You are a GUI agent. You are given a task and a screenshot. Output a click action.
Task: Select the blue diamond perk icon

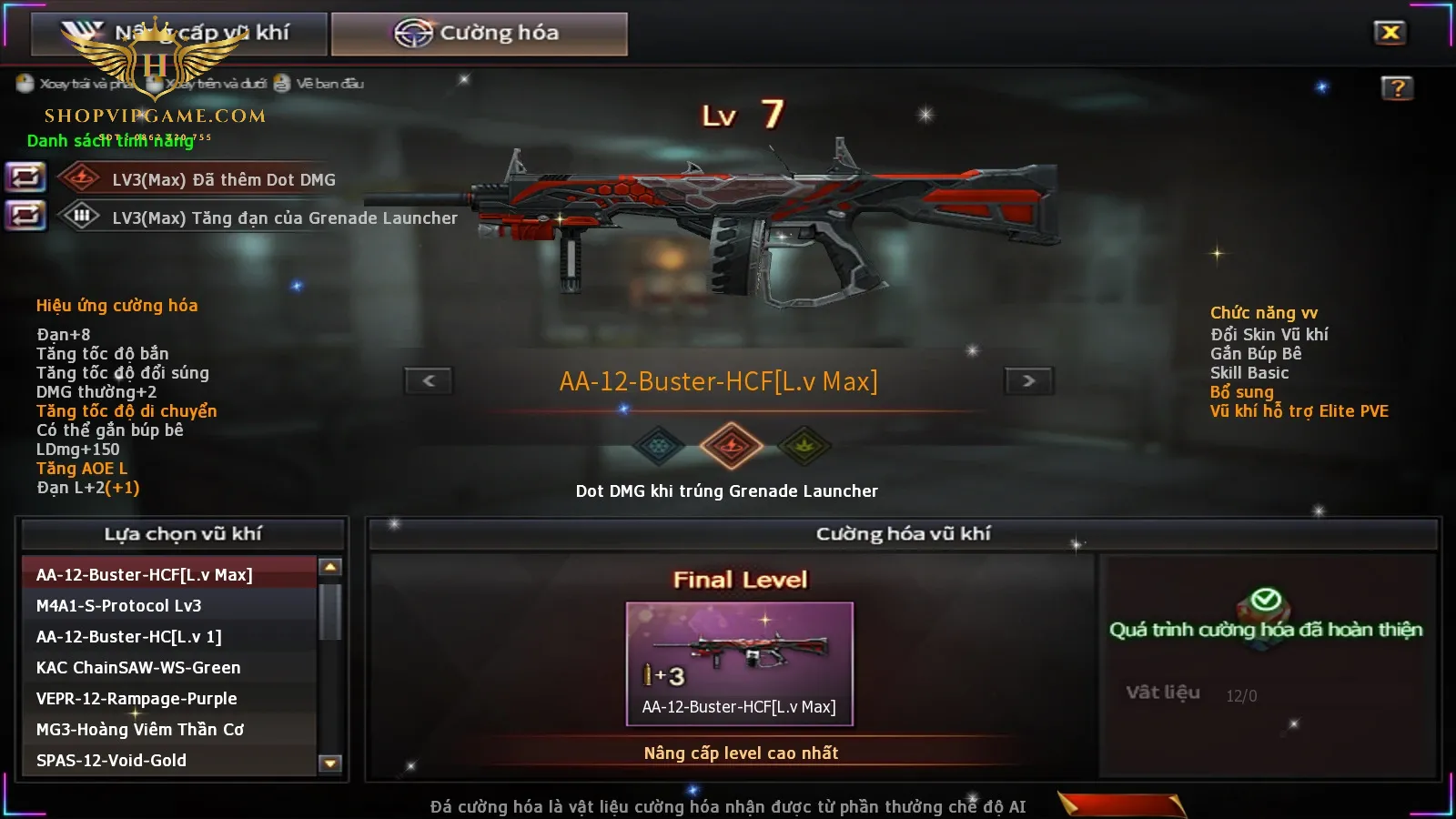click(x=658, y=446)
